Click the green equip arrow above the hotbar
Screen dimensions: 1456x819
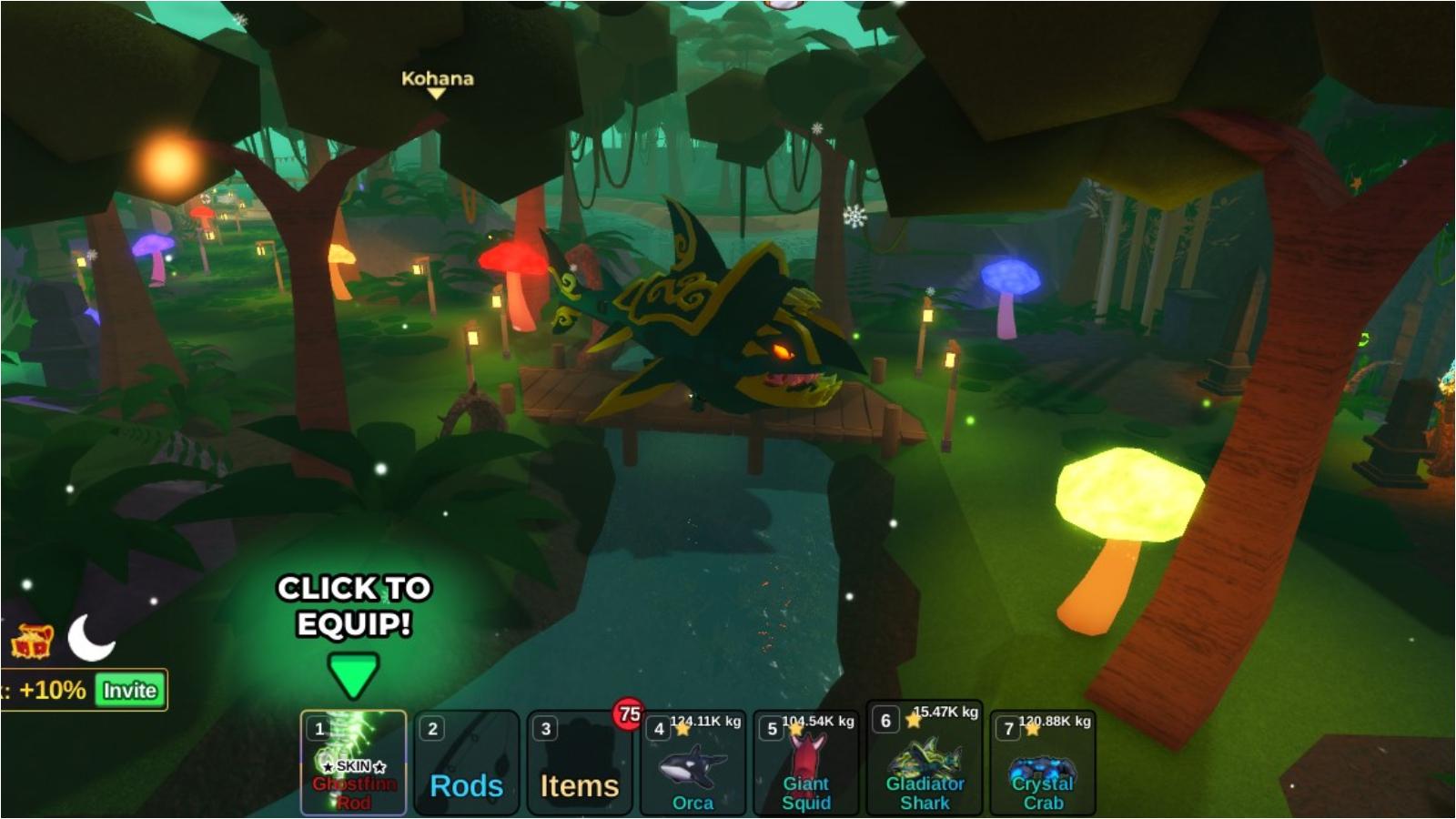tap(352, 672)
